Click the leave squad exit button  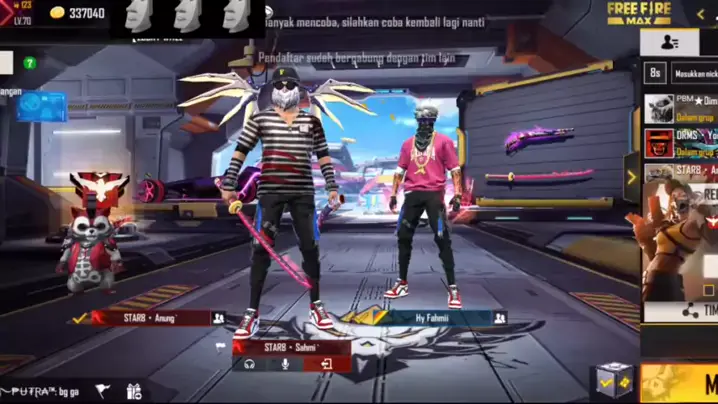point(326,365)
